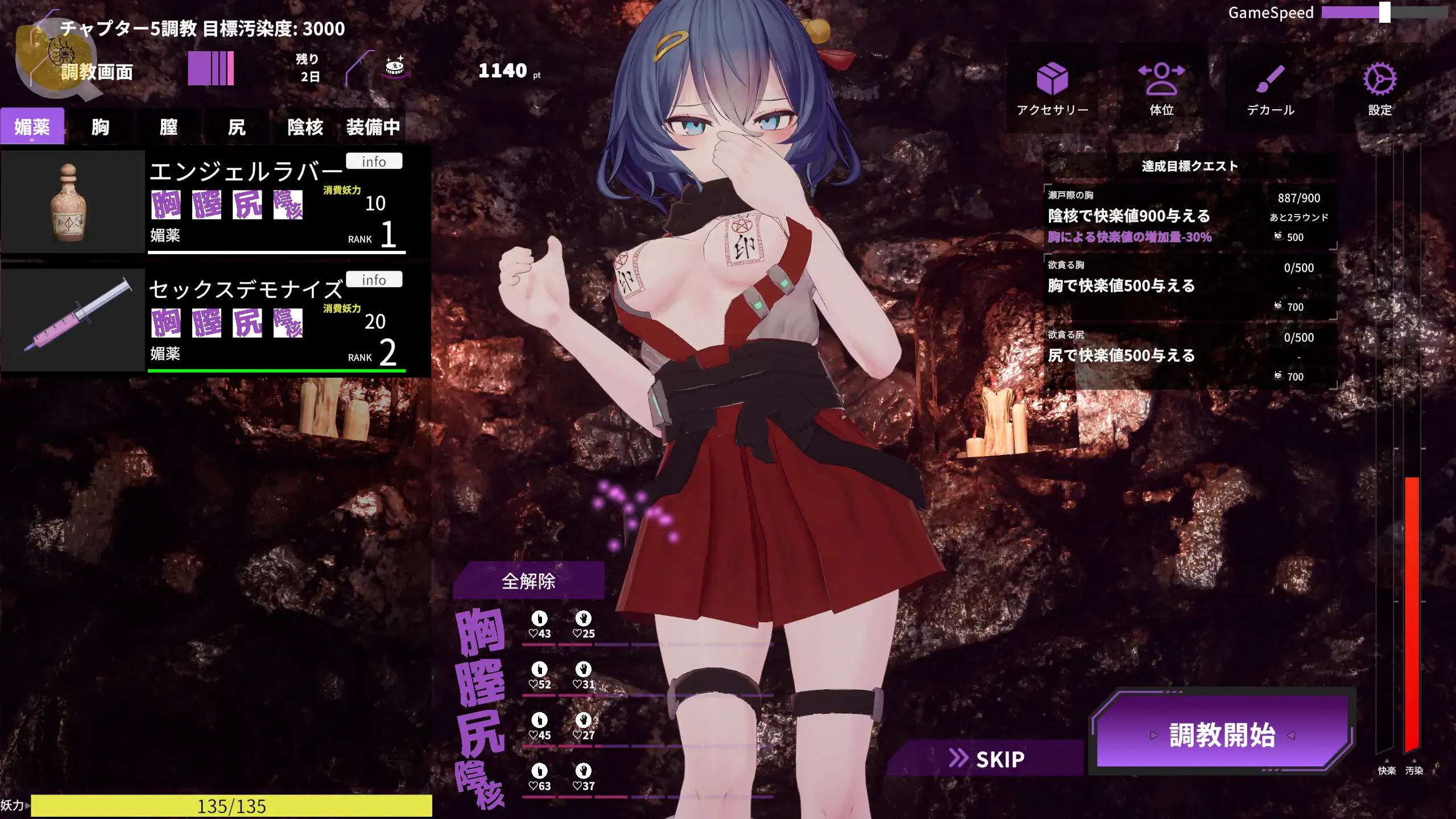
Task: Select the 瀬戸際の胸 quest entry
Action: click(x=1189, y=217)
